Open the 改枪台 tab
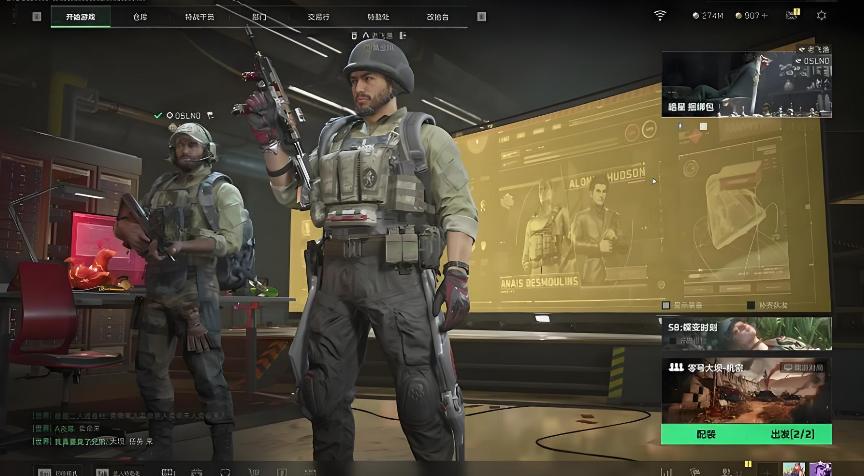864x476 pixels. [x=437, y=16]
